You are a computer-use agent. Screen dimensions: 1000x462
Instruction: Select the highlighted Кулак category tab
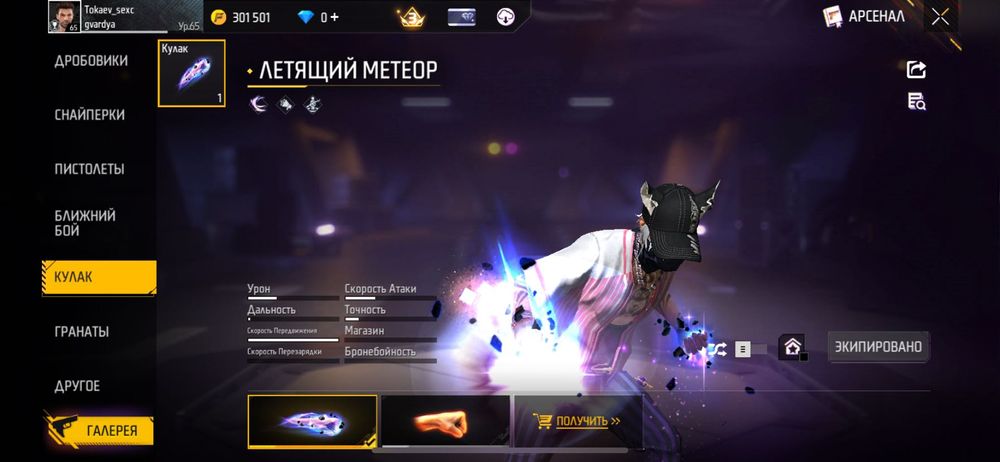click(98, 277)
